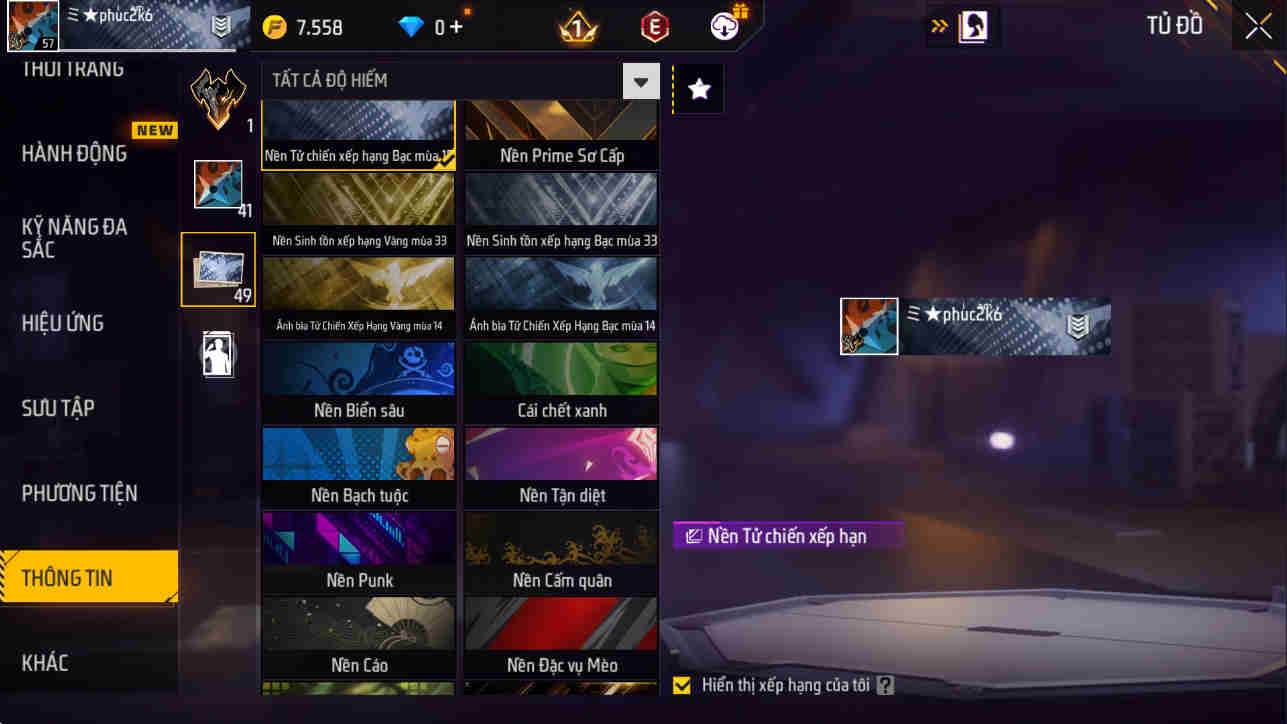Click the double chevron collapse arrows
This screenshot has height=724, width=1287.
(x=936, y=25)
